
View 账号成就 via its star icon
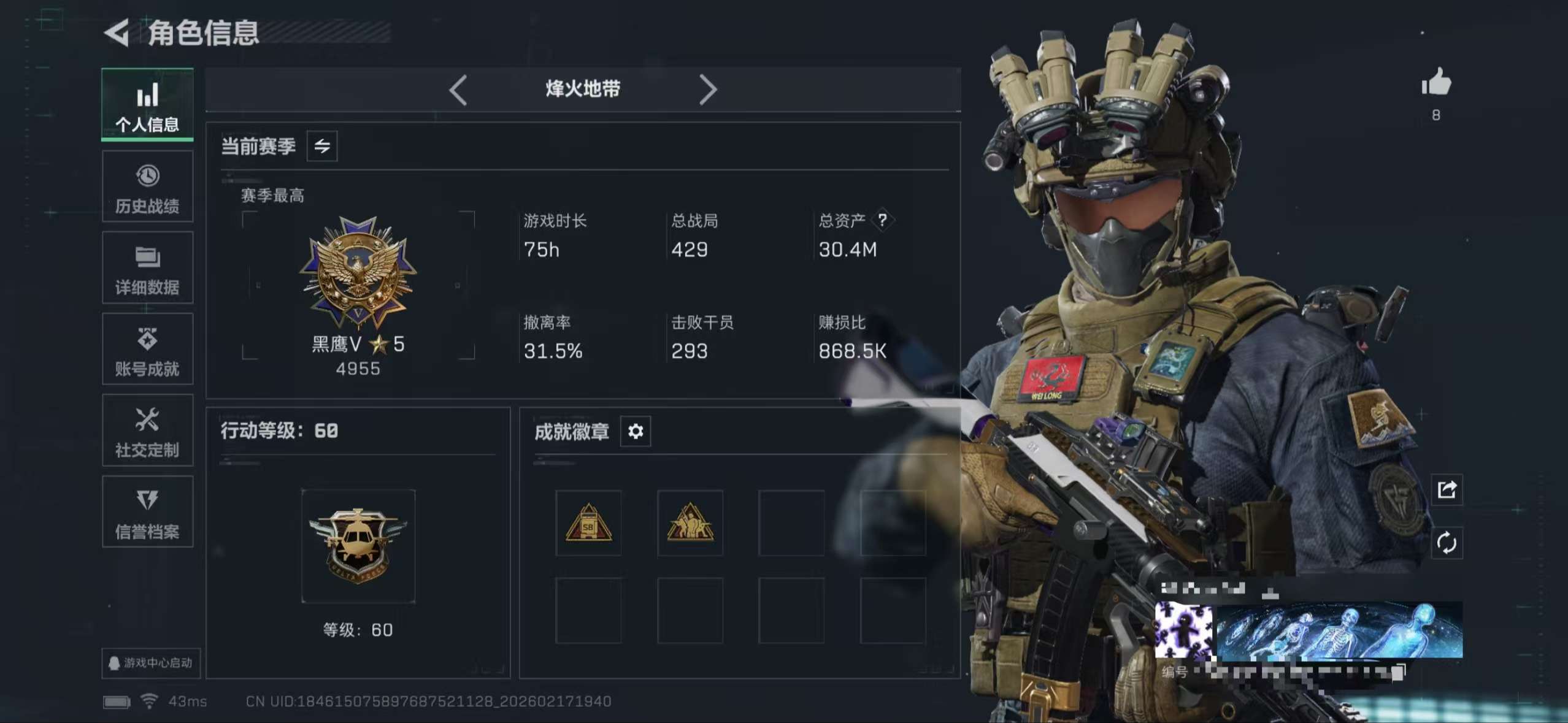[x=147, y=350]
